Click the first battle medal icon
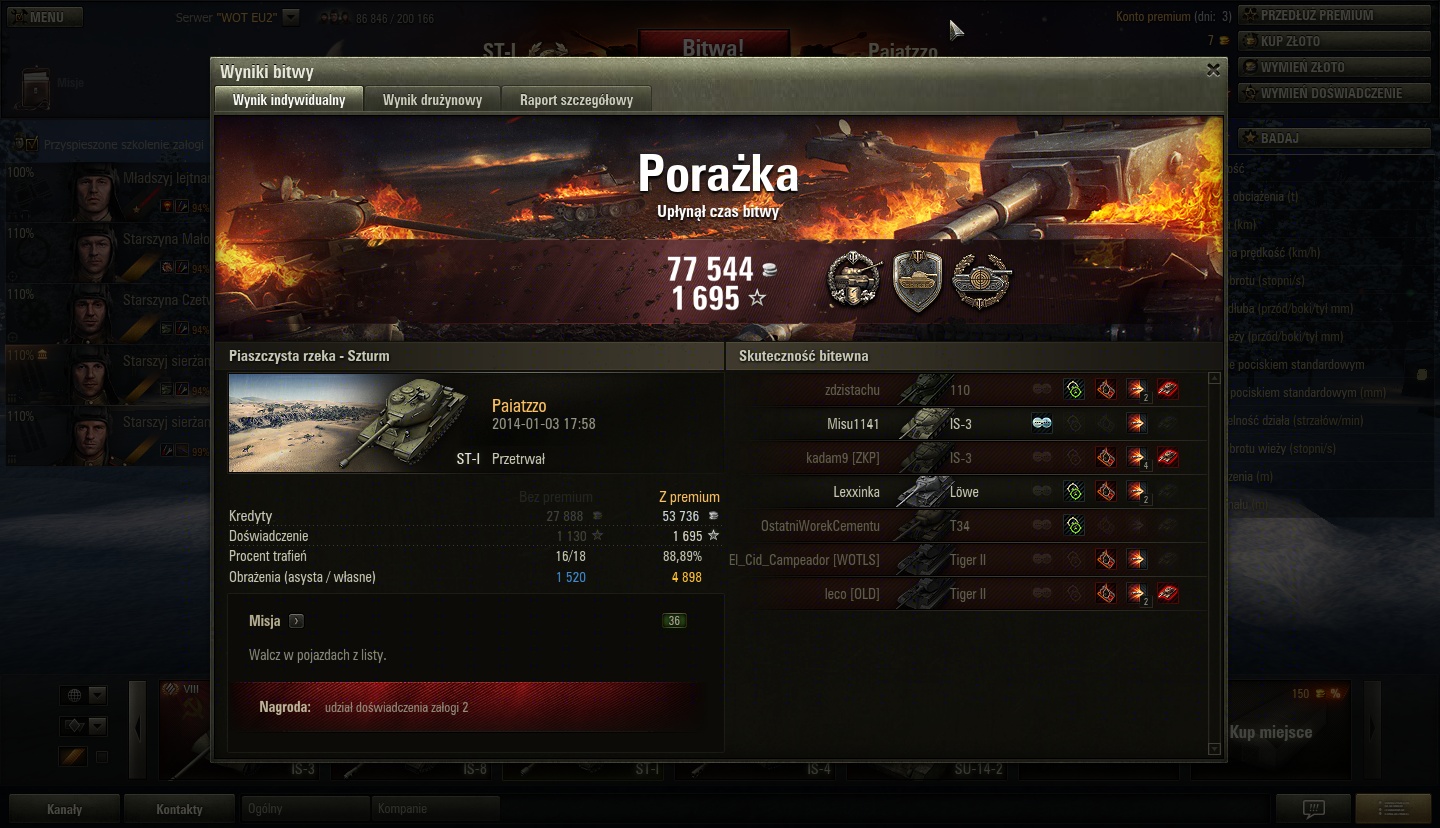 (854, 281)
